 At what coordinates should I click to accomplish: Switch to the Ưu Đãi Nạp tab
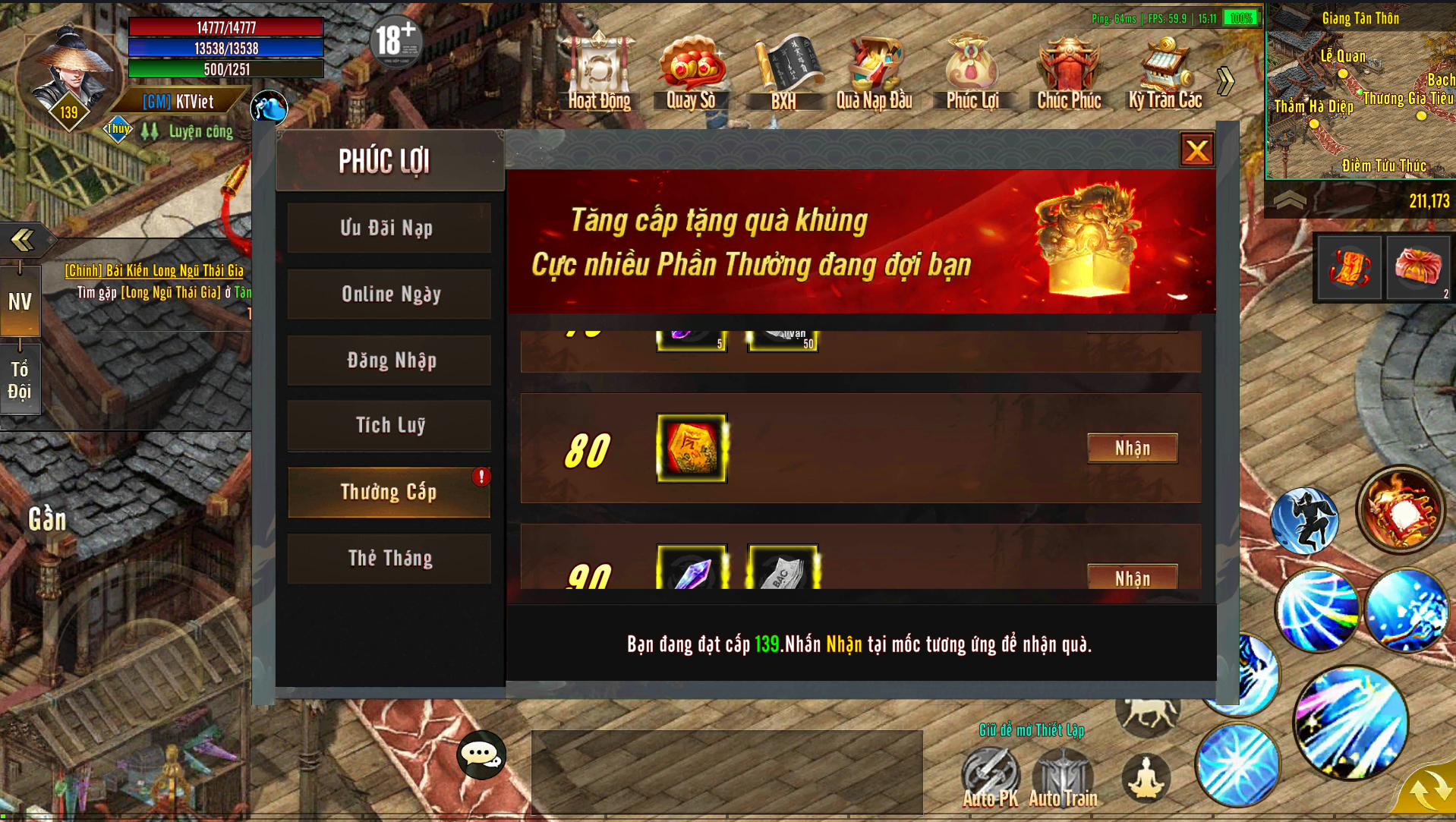389,228
